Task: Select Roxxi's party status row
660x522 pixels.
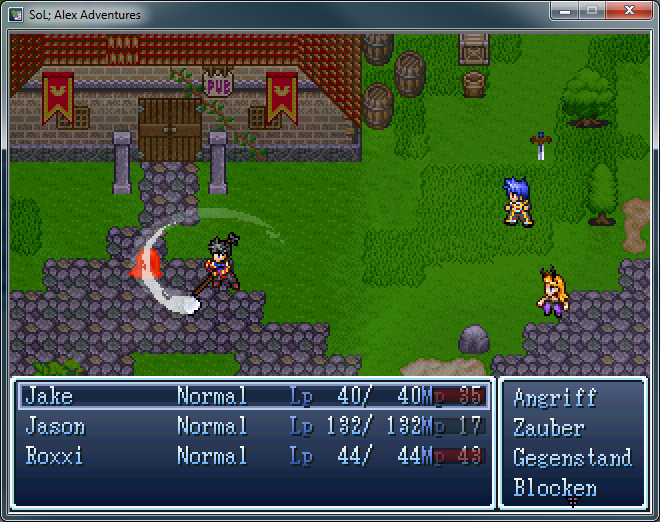Action: coord(253,457)
